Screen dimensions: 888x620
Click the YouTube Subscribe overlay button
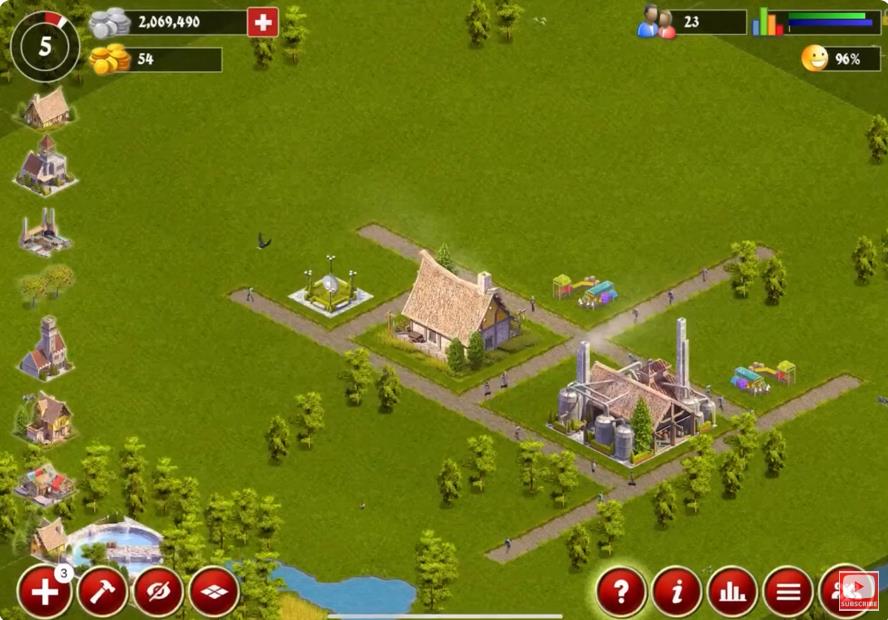click(858, 591)
